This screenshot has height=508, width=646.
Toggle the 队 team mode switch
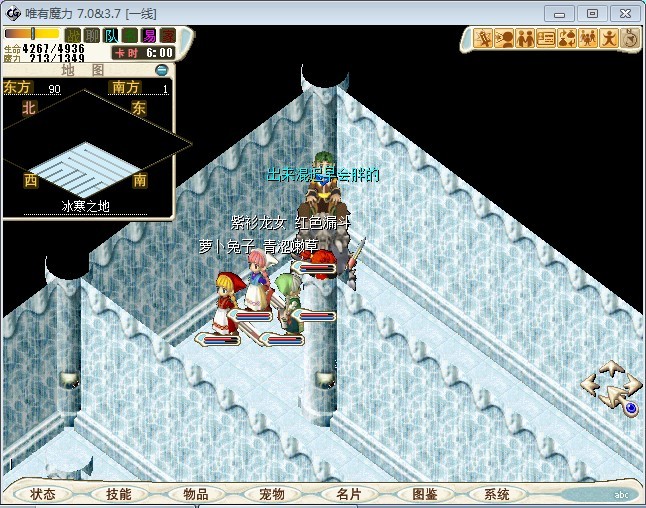click(x=109, y=36)
